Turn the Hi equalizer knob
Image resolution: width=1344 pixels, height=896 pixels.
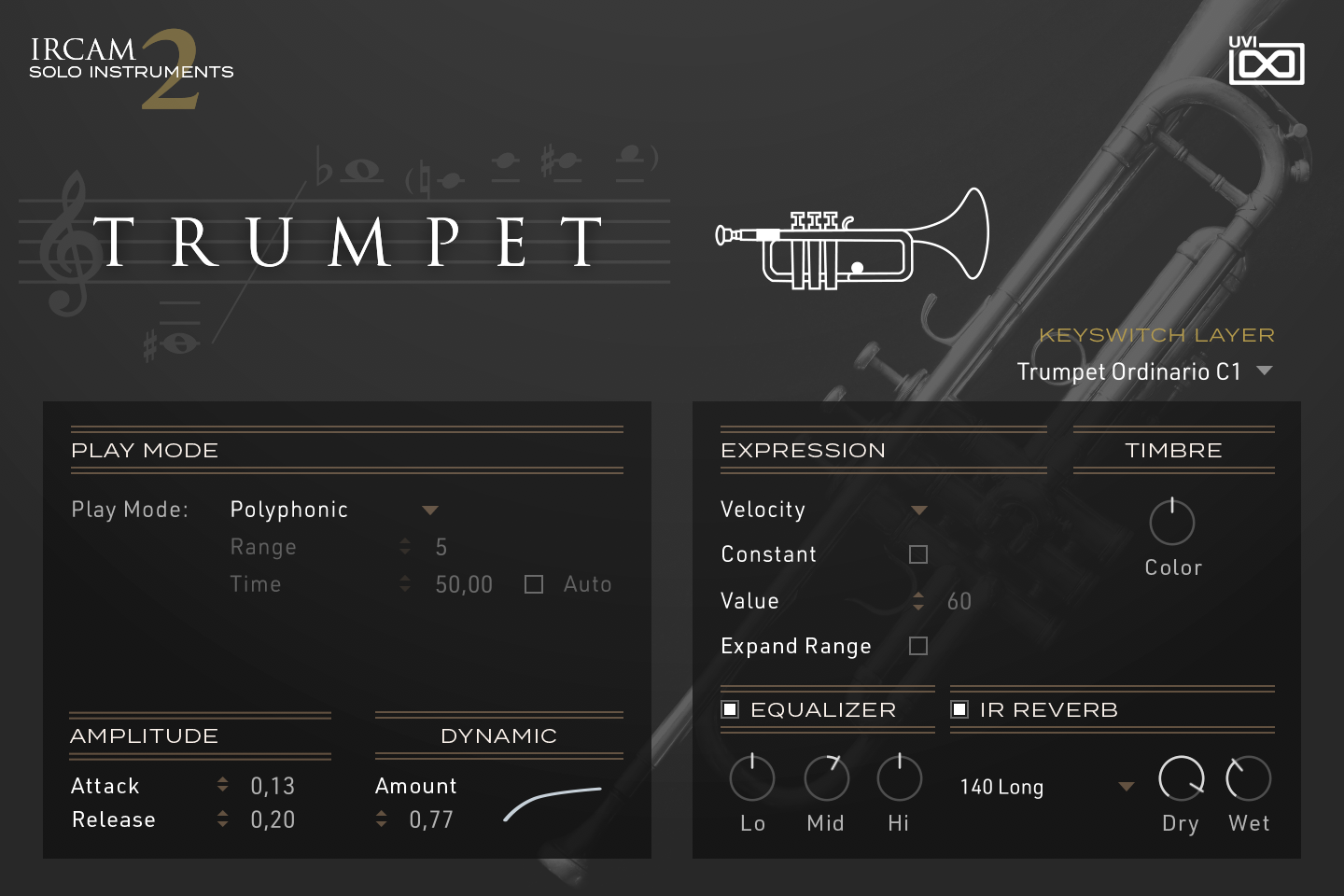click(x=898, y=777)
